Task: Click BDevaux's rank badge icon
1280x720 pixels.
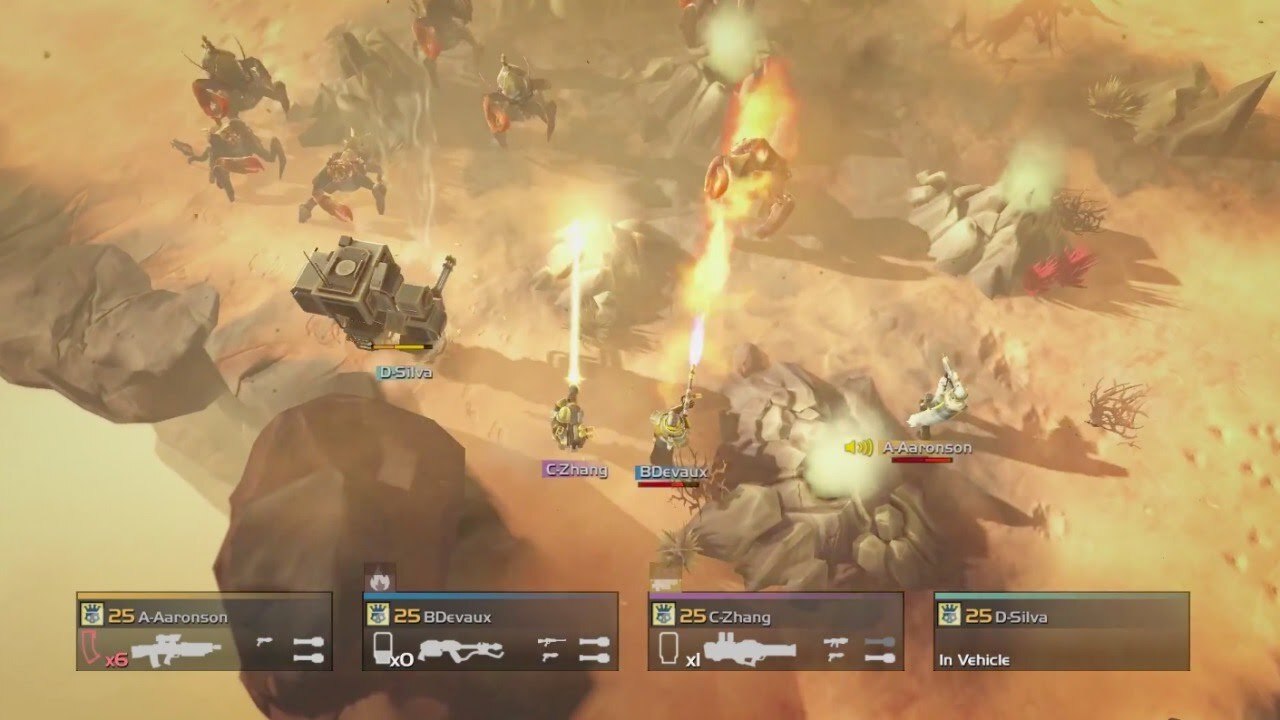Action: (x=378, y=616)
